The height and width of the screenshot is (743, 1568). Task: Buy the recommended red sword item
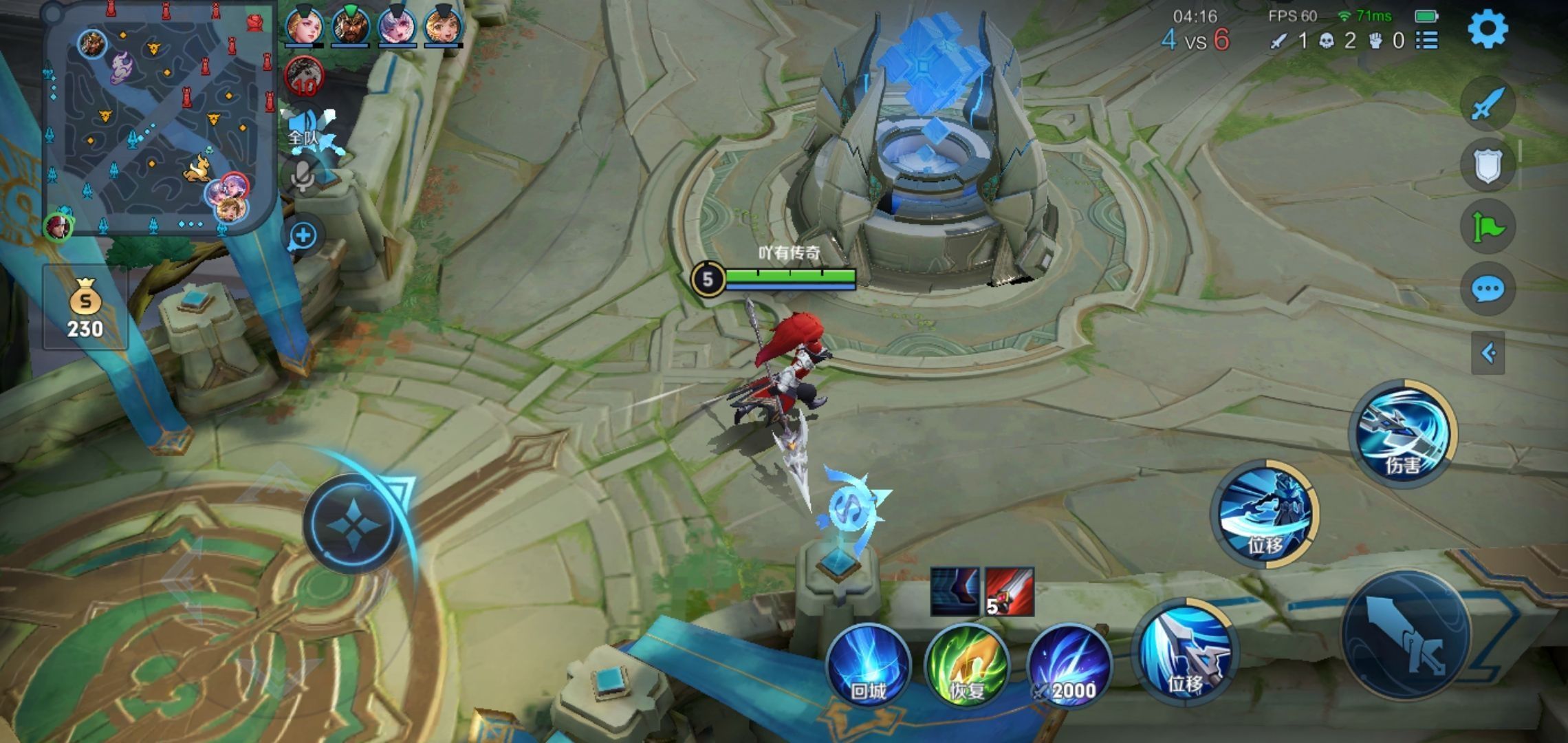(1010, 591)
